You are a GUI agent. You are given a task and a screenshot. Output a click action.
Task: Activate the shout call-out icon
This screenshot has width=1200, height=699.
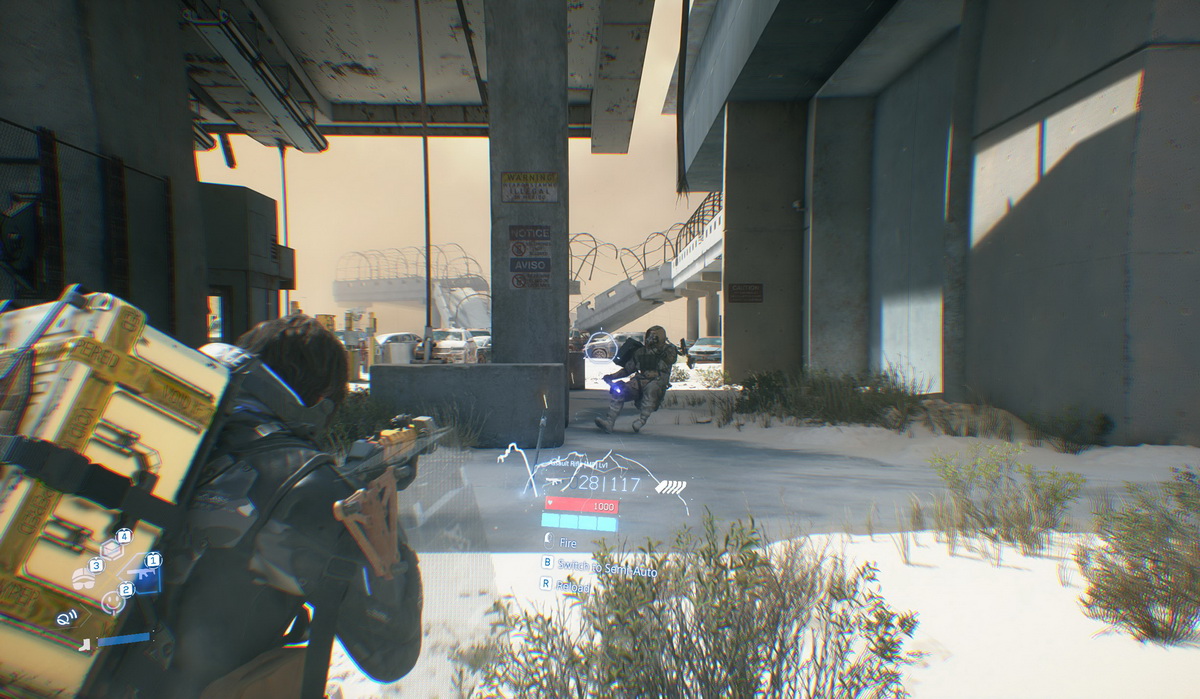(67, 617)
